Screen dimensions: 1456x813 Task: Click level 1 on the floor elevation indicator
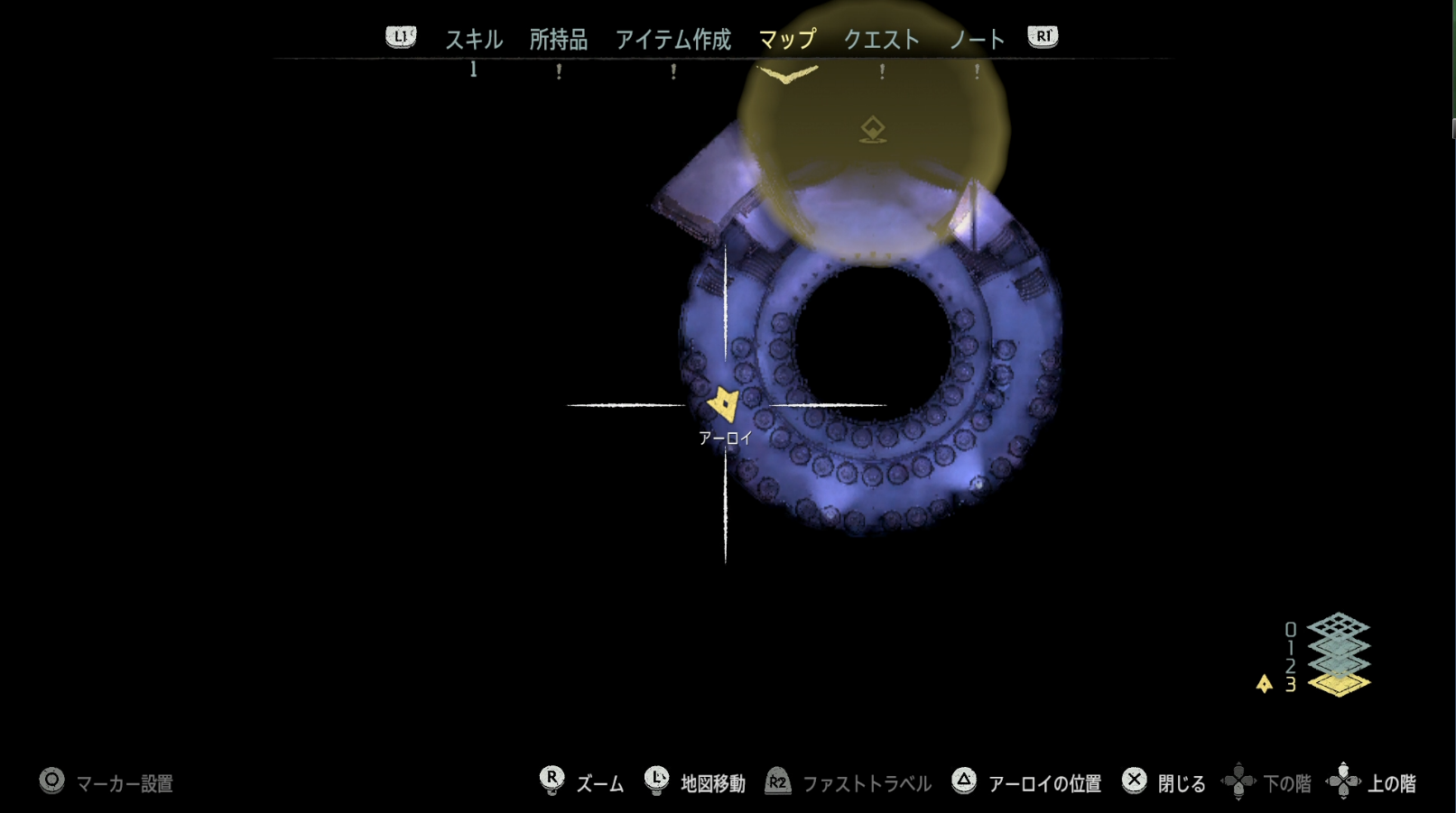tap(1290, 647)
